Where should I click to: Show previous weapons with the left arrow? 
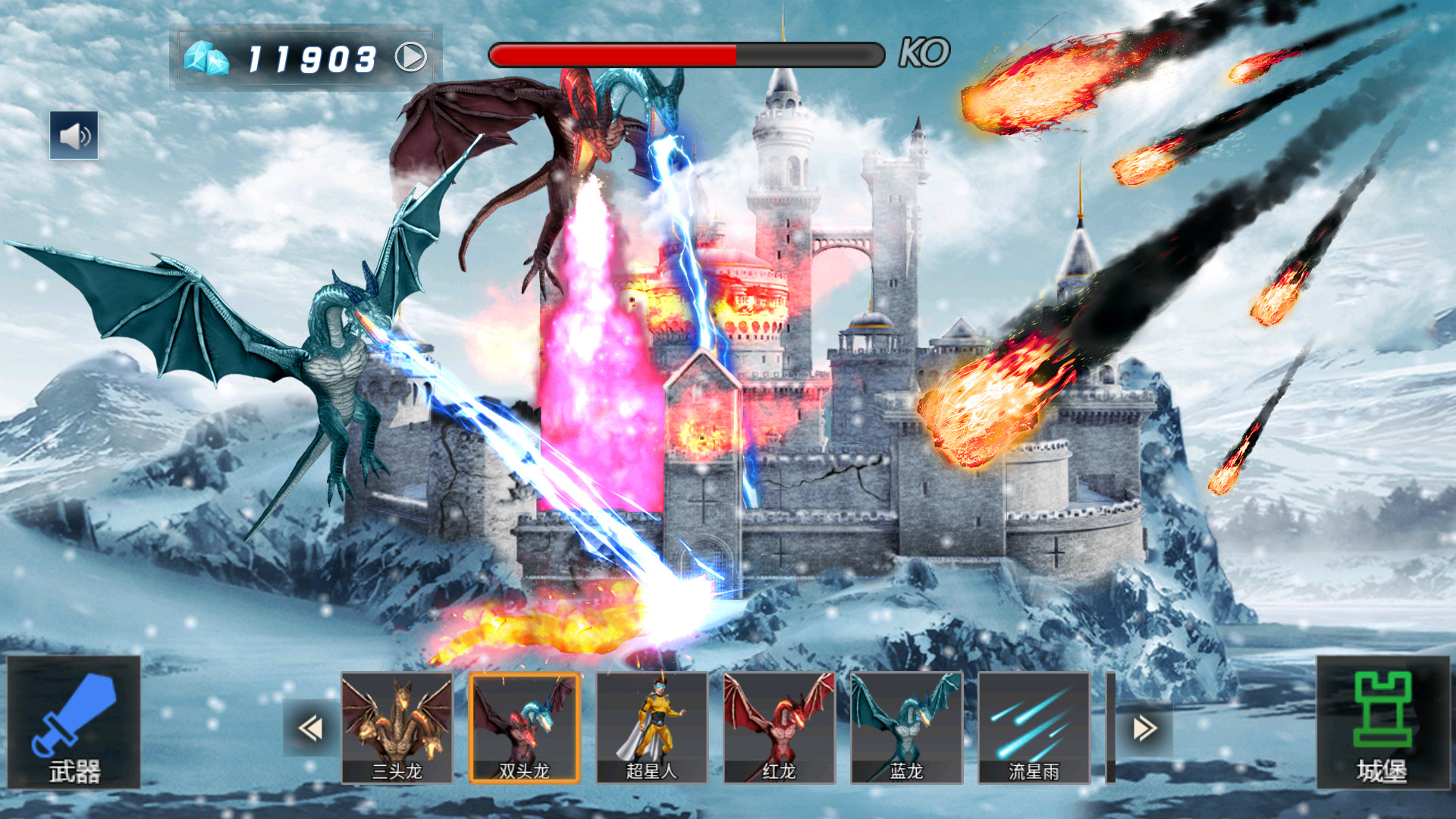coord(311,728)
